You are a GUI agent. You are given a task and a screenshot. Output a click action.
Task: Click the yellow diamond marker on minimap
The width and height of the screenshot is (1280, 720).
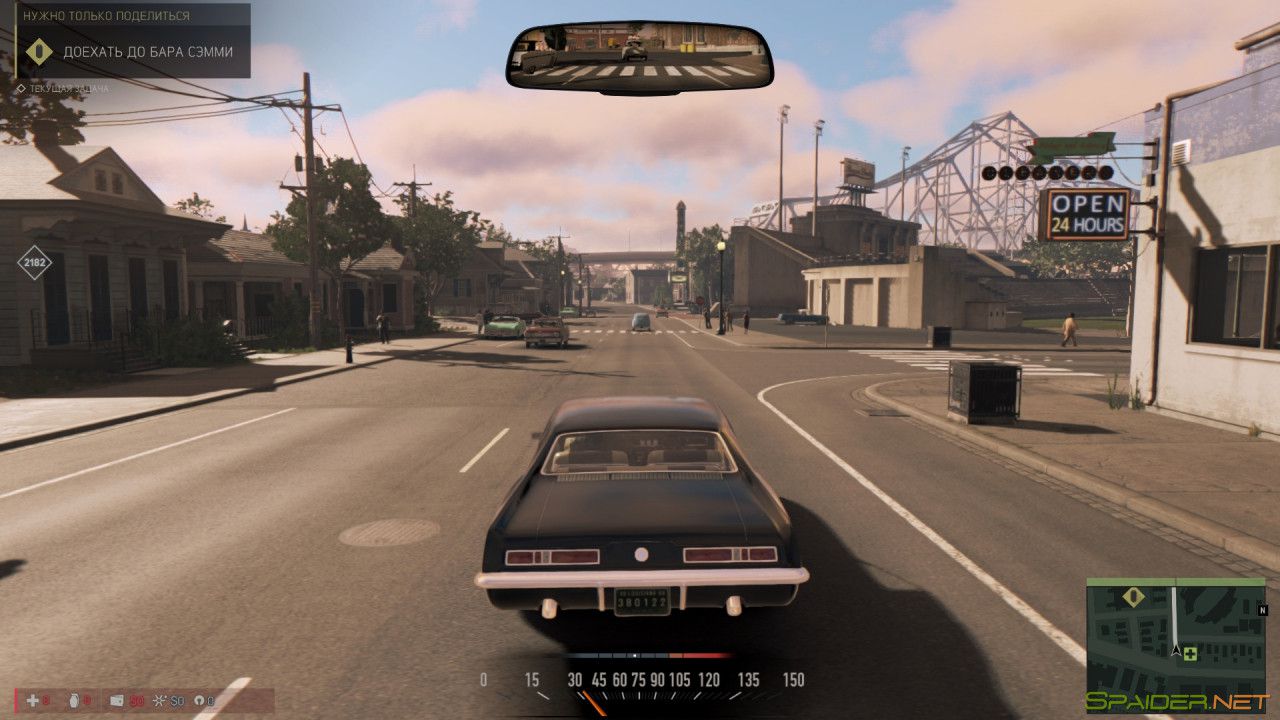tap(1133, 597)
